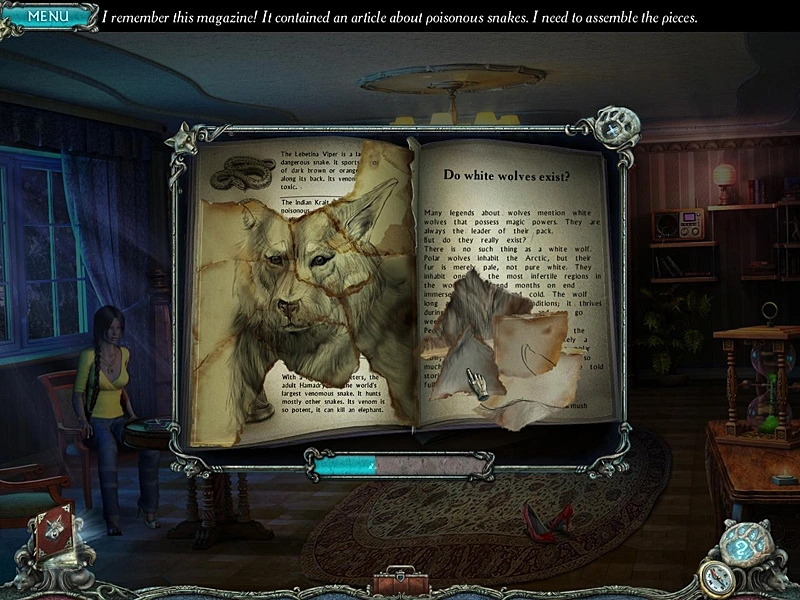Open the MENU button
The image size is (800, 600).
47,16
